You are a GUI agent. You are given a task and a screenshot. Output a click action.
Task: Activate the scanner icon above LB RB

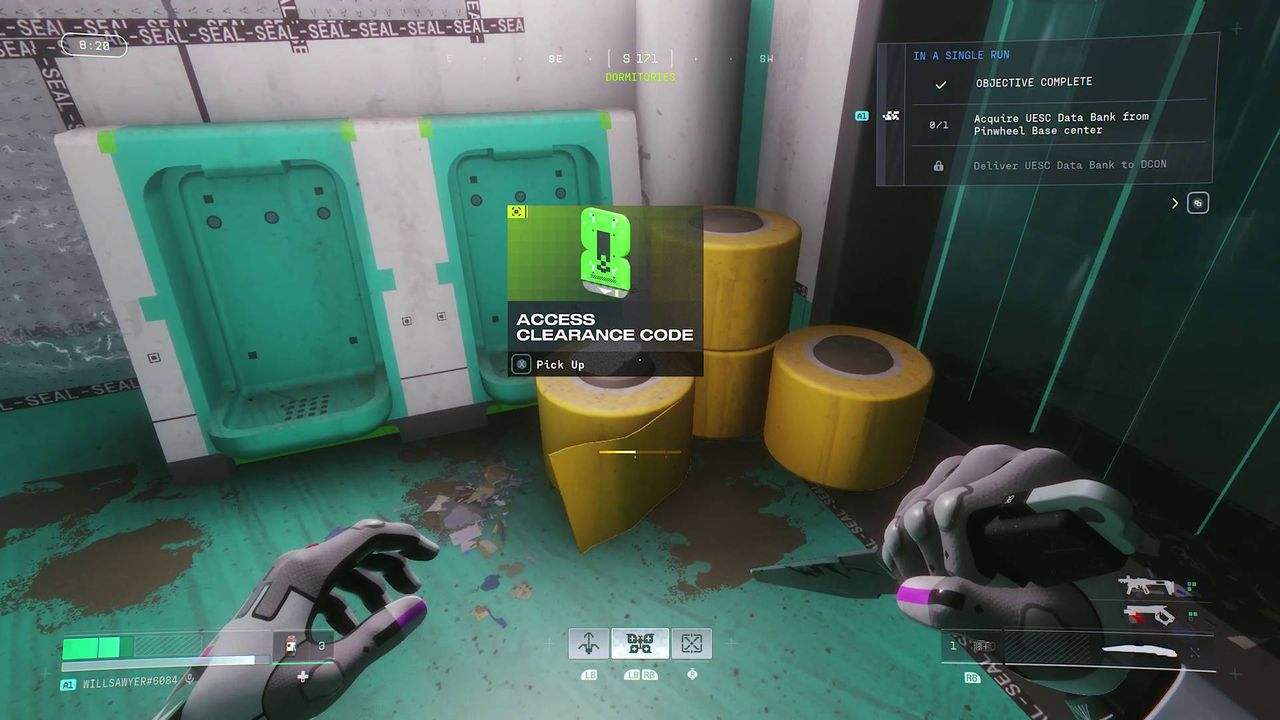[x=641, y=643]
